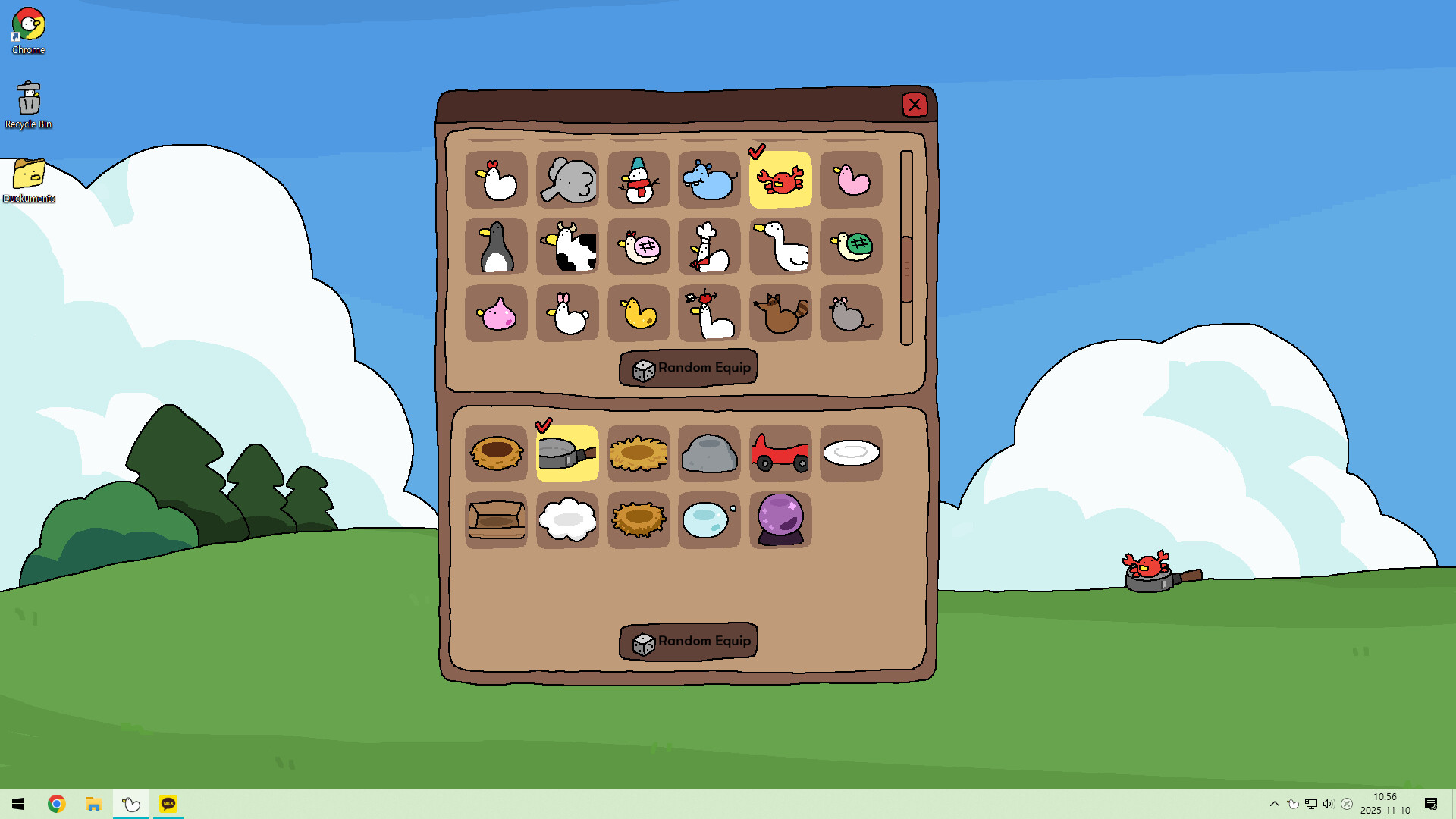
Task: Click Random Equip for skins
Action: pos(688,368)
